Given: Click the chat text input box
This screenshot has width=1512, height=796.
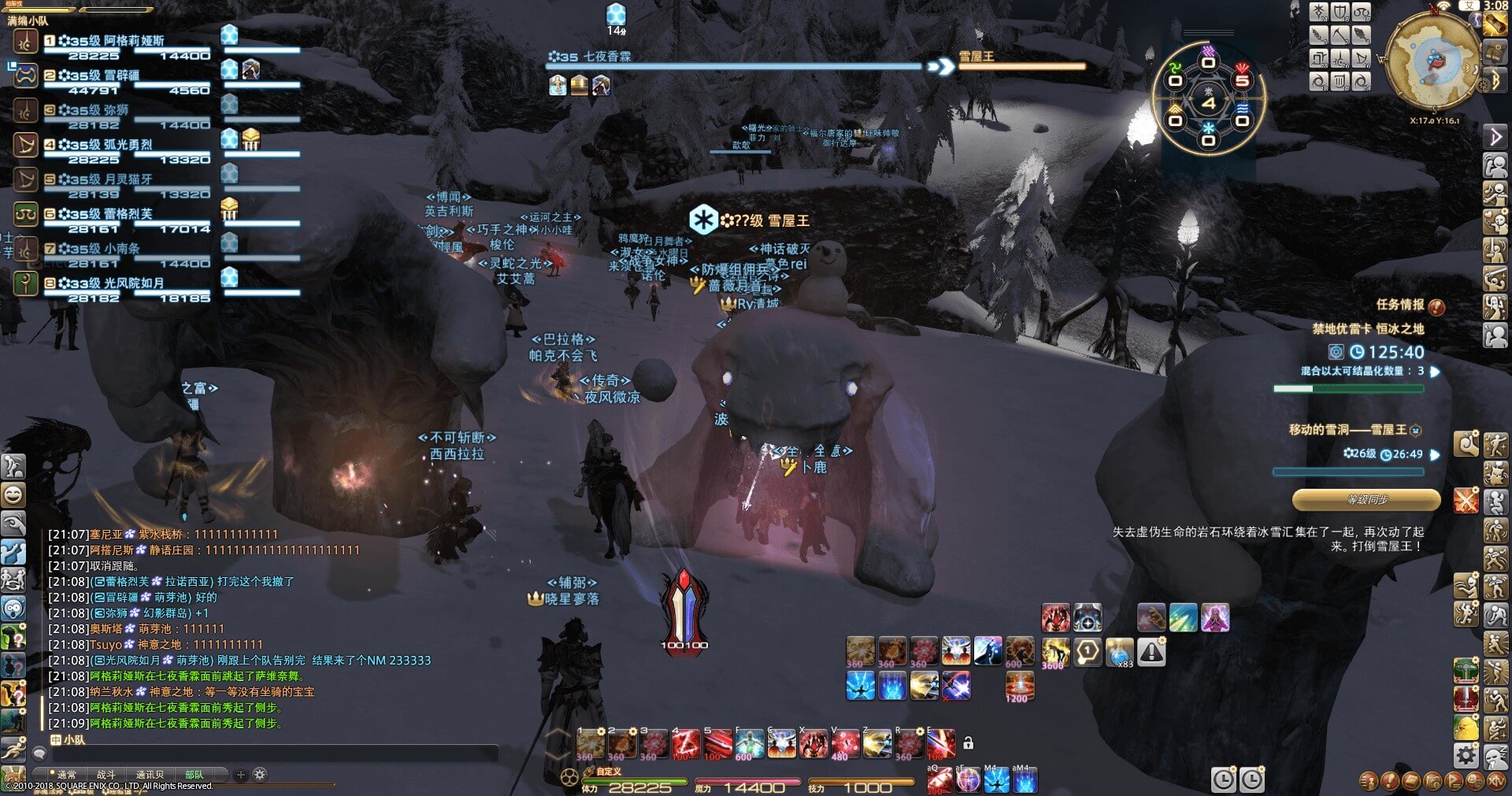Looking at the screenshot, I should (x=268, y=753).
